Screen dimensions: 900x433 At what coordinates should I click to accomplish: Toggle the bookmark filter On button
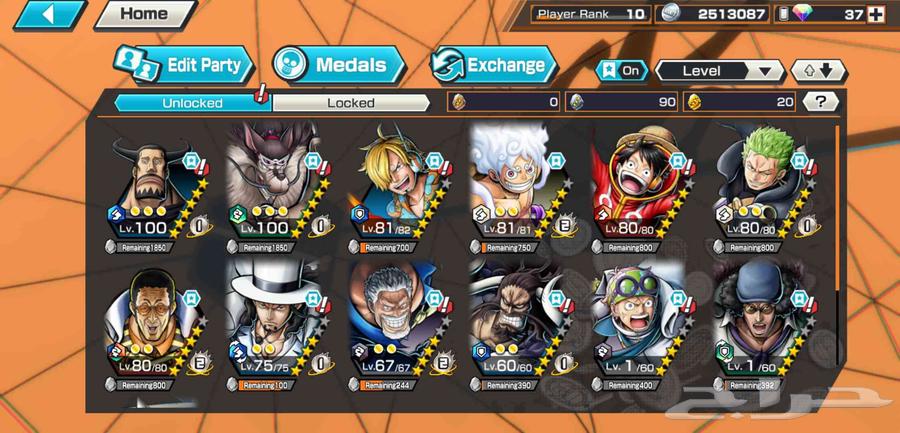point(620,71)
